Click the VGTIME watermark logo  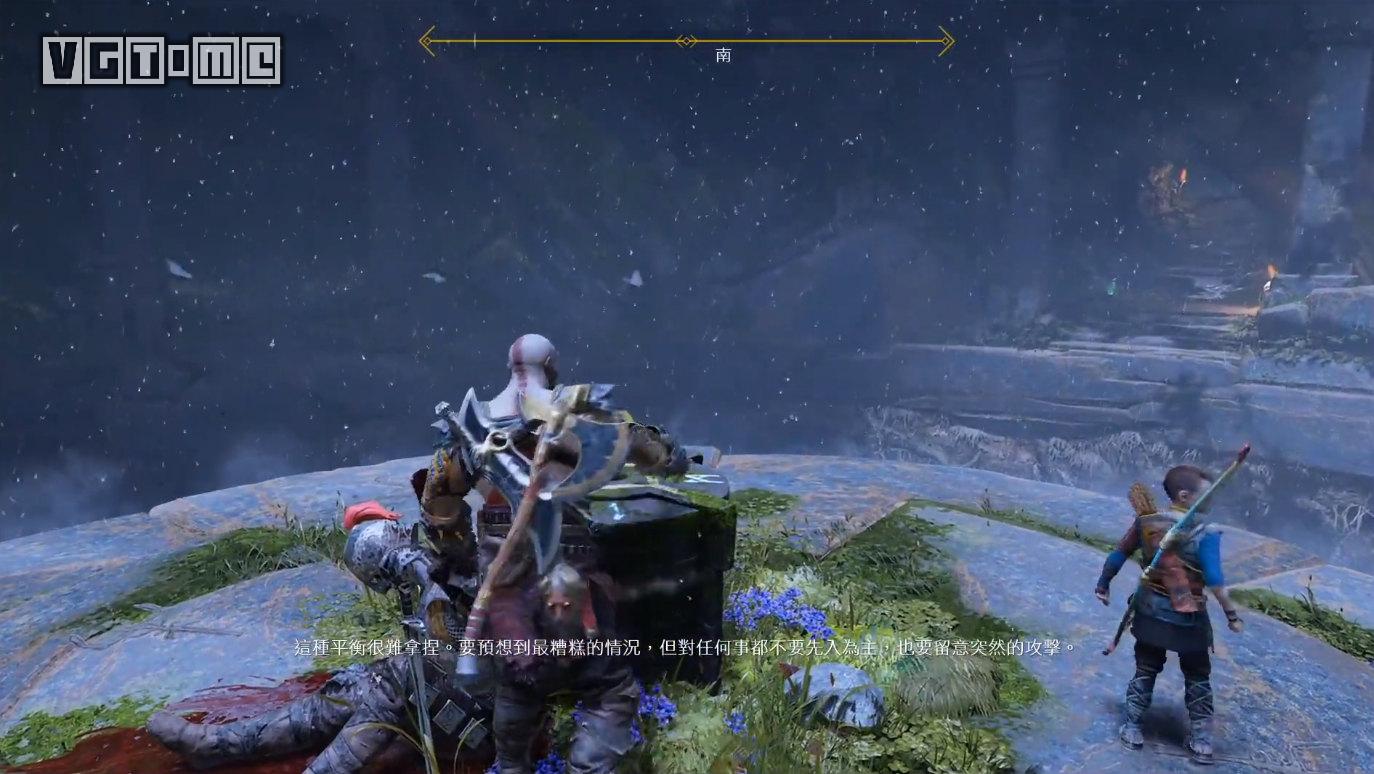point(161,61)
